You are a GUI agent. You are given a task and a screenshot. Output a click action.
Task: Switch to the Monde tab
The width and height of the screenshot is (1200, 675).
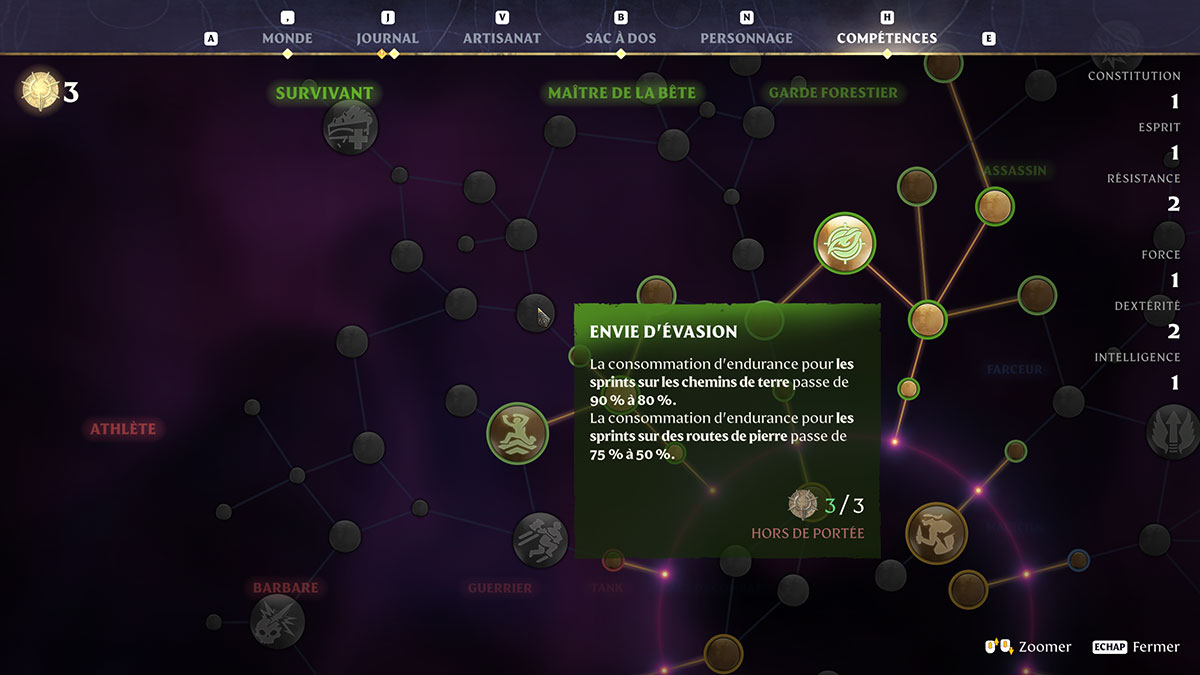tap(287, 38)
